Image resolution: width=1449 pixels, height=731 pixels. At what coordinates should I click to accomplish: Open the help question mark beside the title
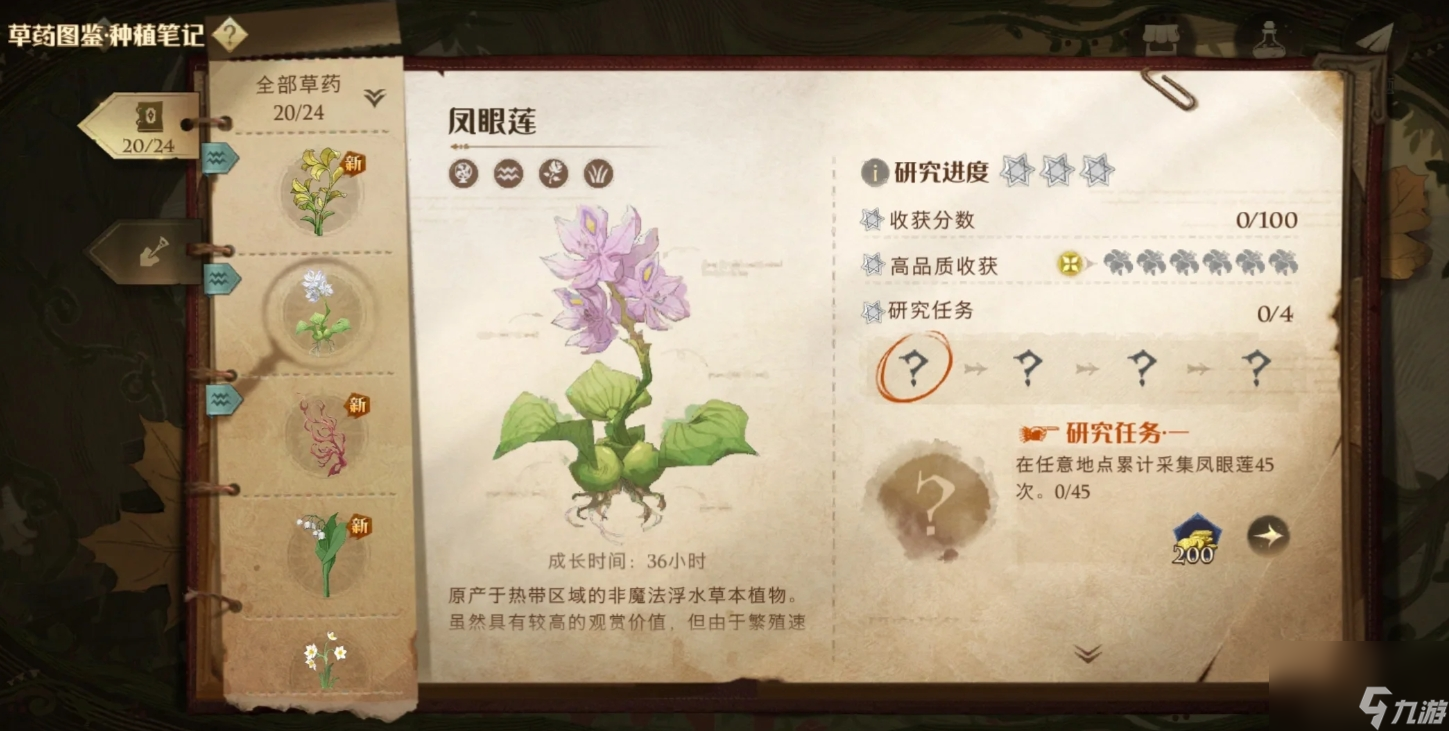(229, 35)
